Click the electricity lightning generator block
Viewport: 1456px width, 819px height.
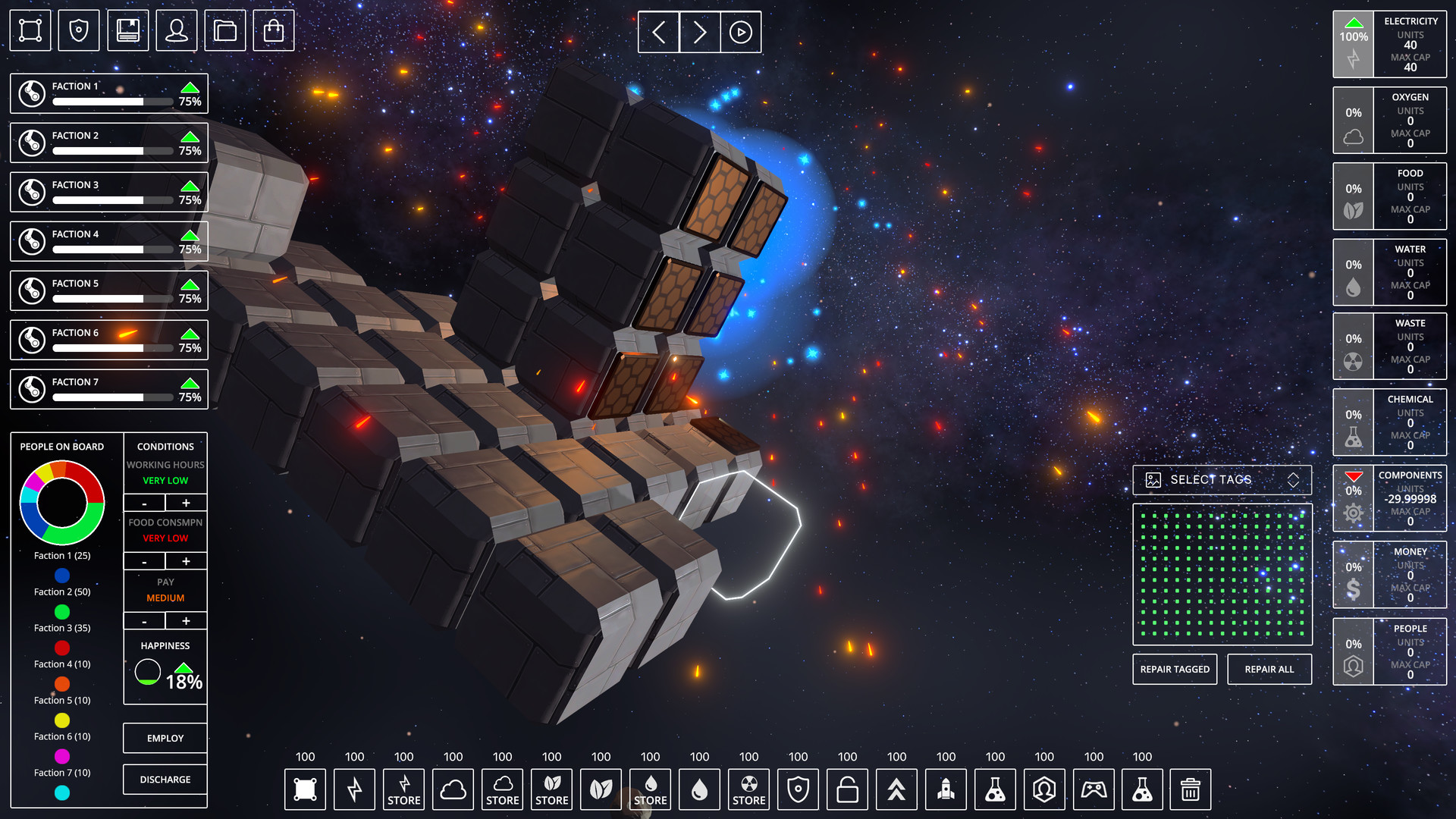pos(354,789)
